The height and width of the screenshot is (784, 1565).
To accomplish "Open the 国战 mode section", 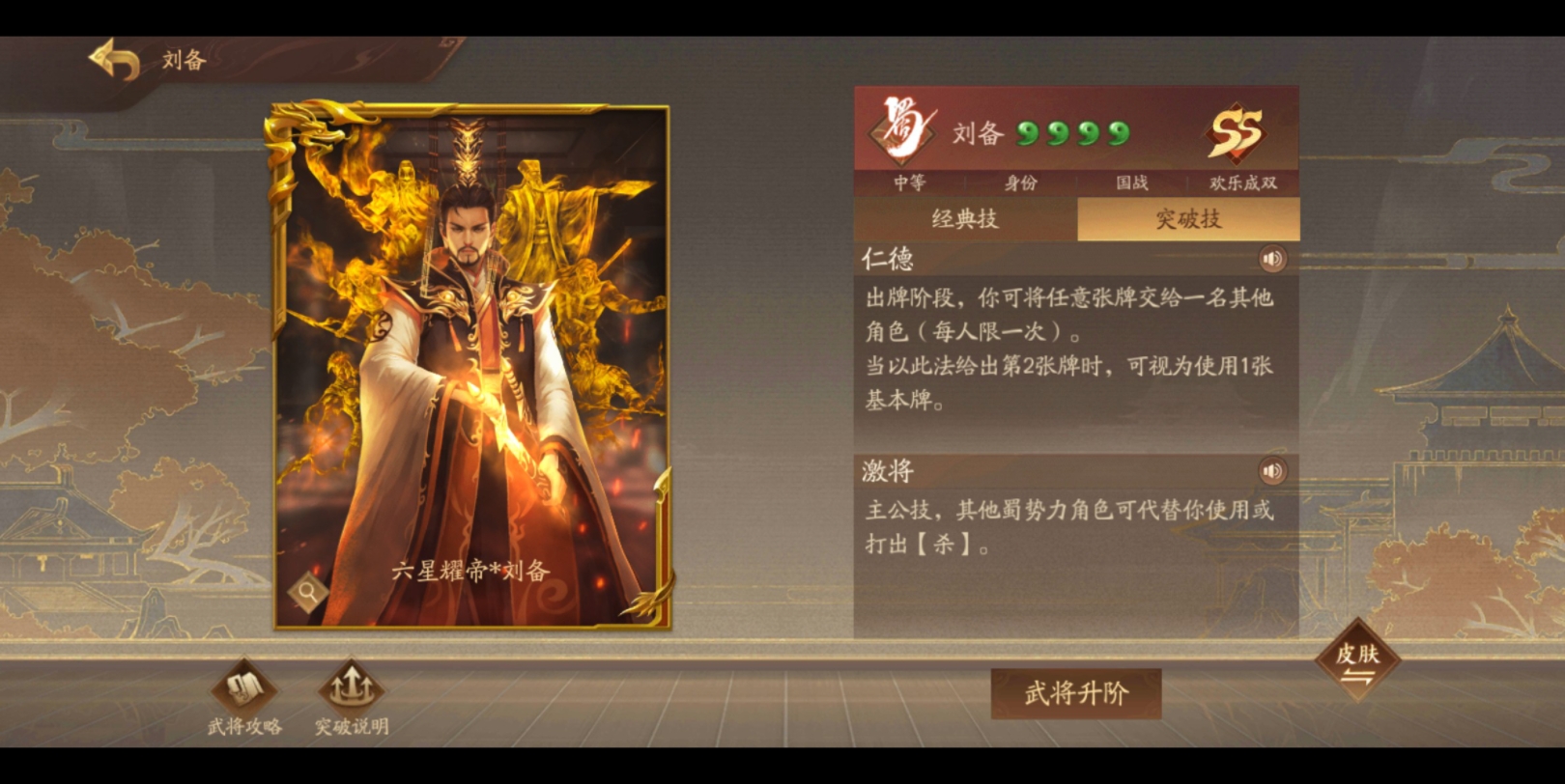I will click(x=1132, y=182).
